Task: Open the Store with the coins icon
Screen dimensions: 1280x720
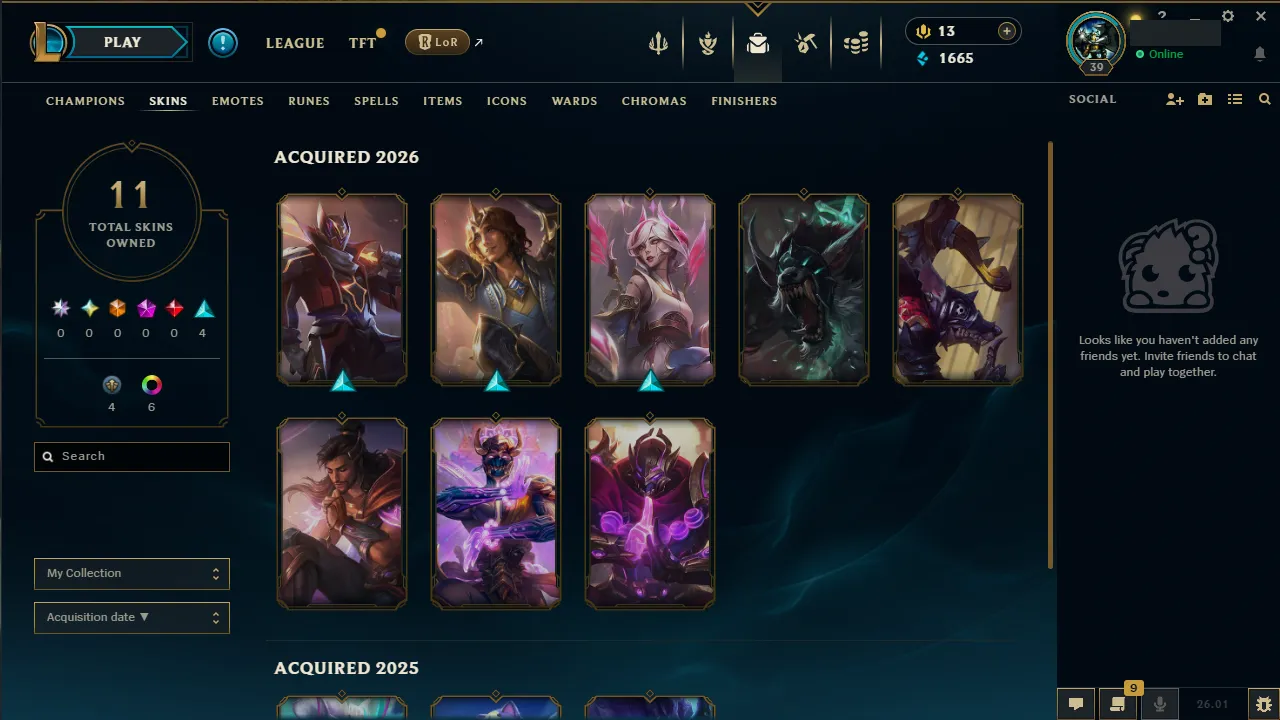Action: [x=856, y=42]
